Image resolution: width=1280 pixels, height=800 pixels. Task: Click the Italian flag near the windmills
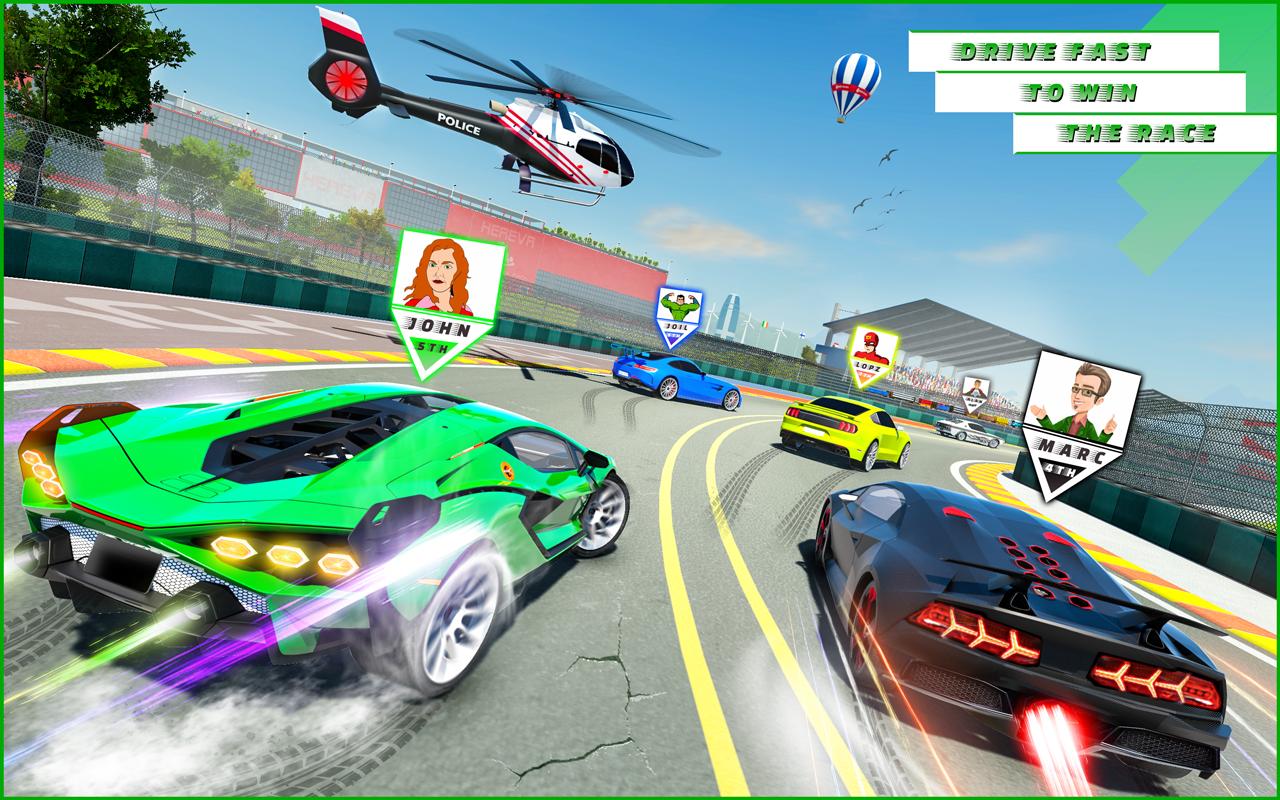[765, 323]
